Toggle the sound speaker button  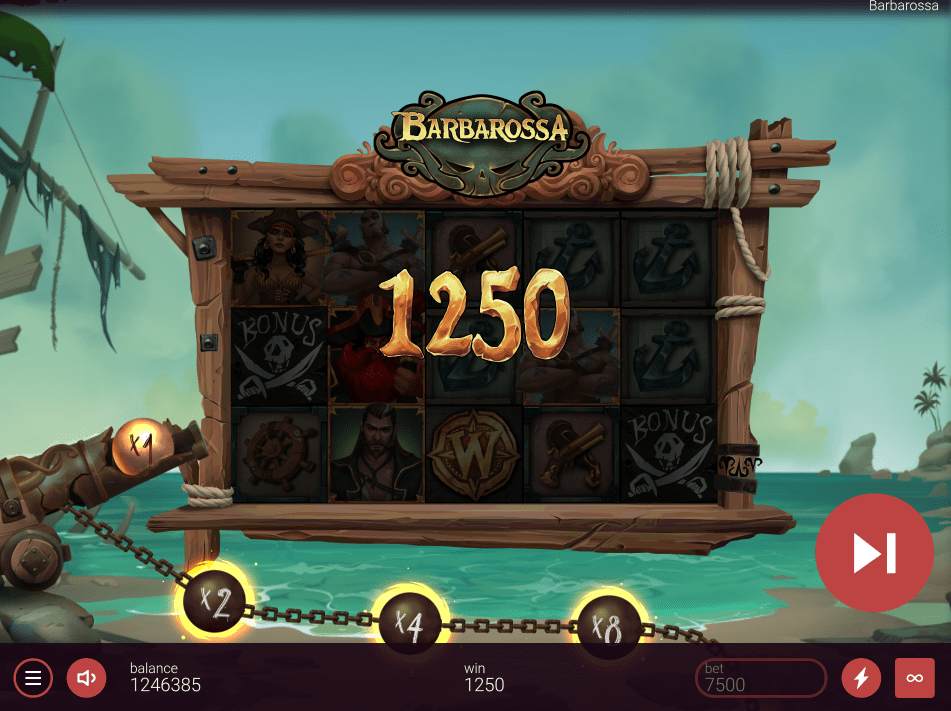(86, 678)
